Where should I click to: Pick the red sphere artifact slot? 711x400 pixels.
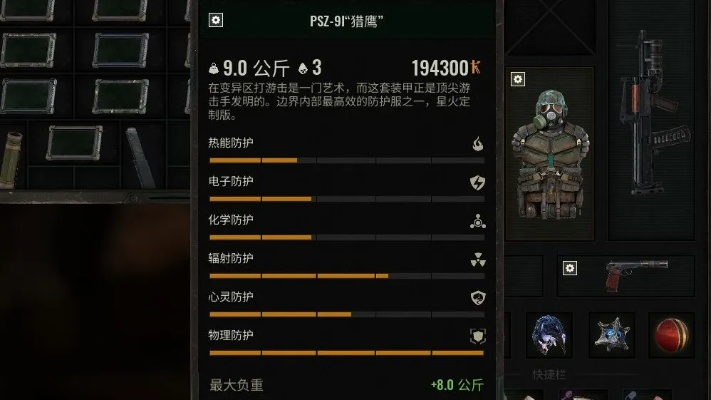pyautogui.click(x=671, y=335)
